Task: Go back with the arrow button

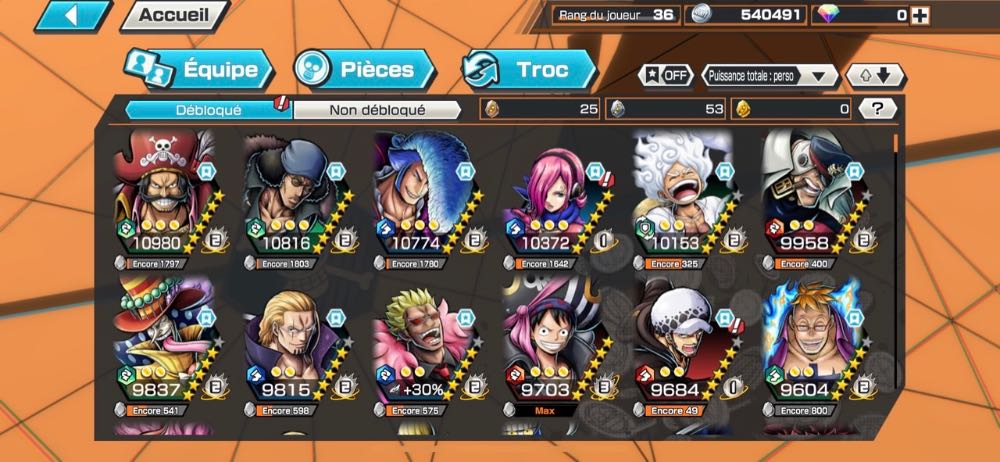Action: pos(72,15)
